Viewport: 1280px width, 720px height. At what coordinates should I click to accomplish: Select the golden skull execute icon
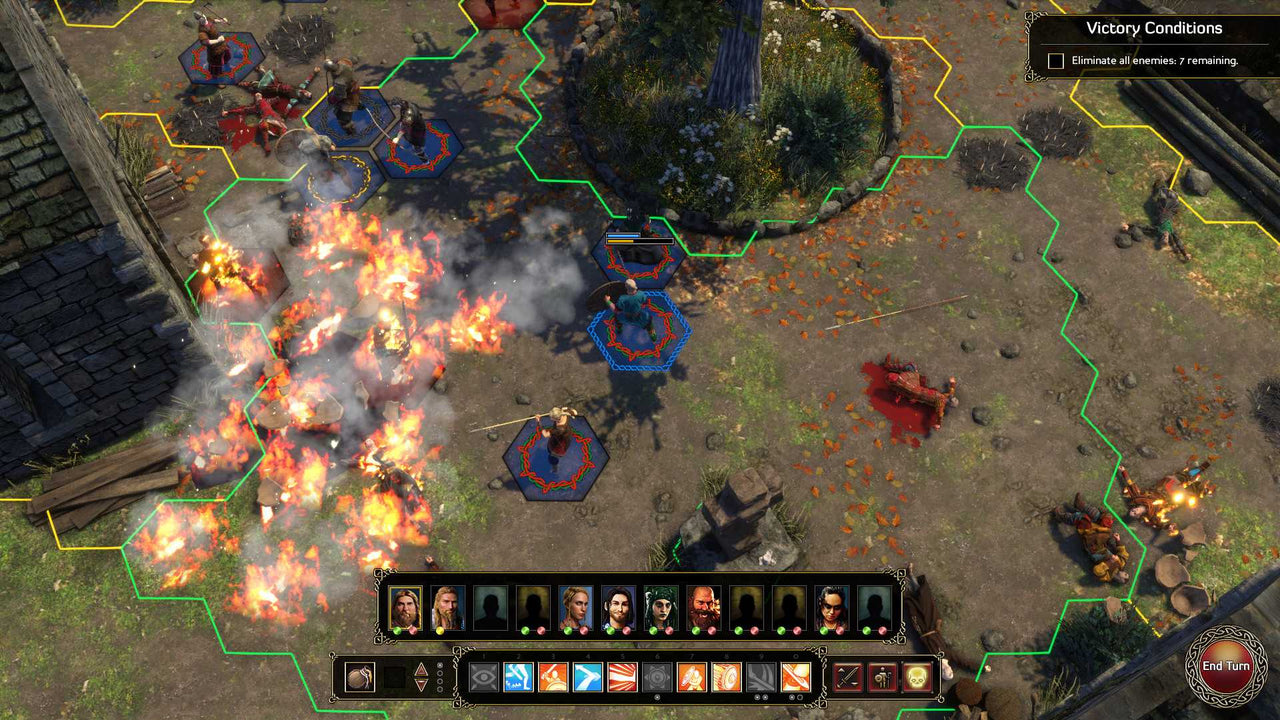click(x=916, y=677)
